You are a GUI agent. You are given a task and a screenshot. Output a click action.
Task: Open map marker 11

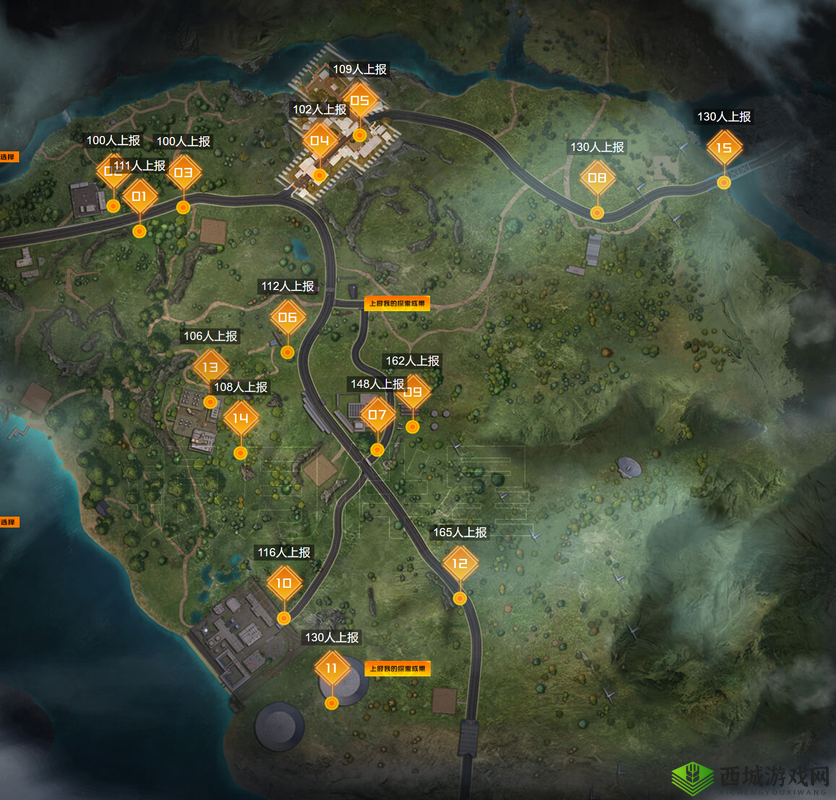coord(331,668)
